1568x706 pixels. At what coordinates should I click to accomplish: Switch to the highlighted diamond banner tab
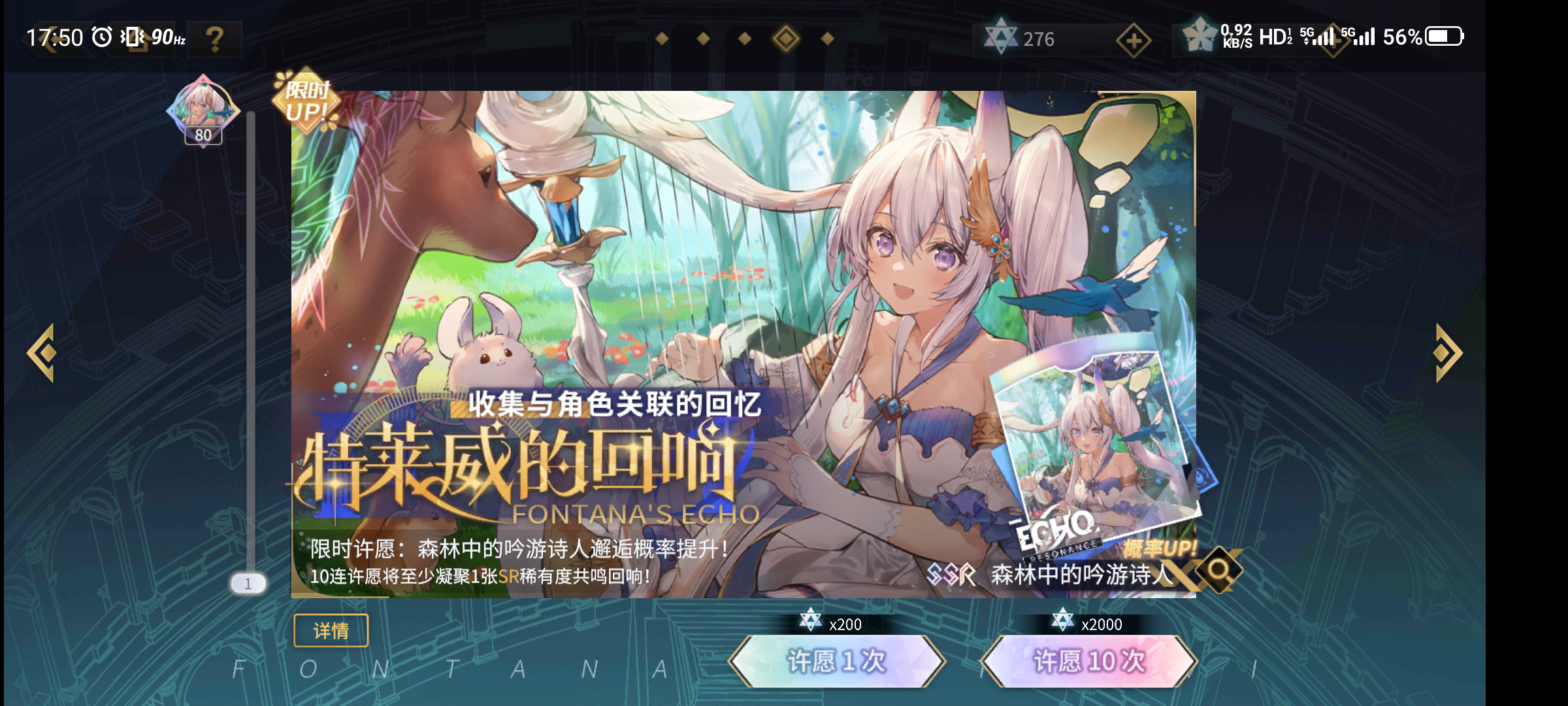click(785, 38)
